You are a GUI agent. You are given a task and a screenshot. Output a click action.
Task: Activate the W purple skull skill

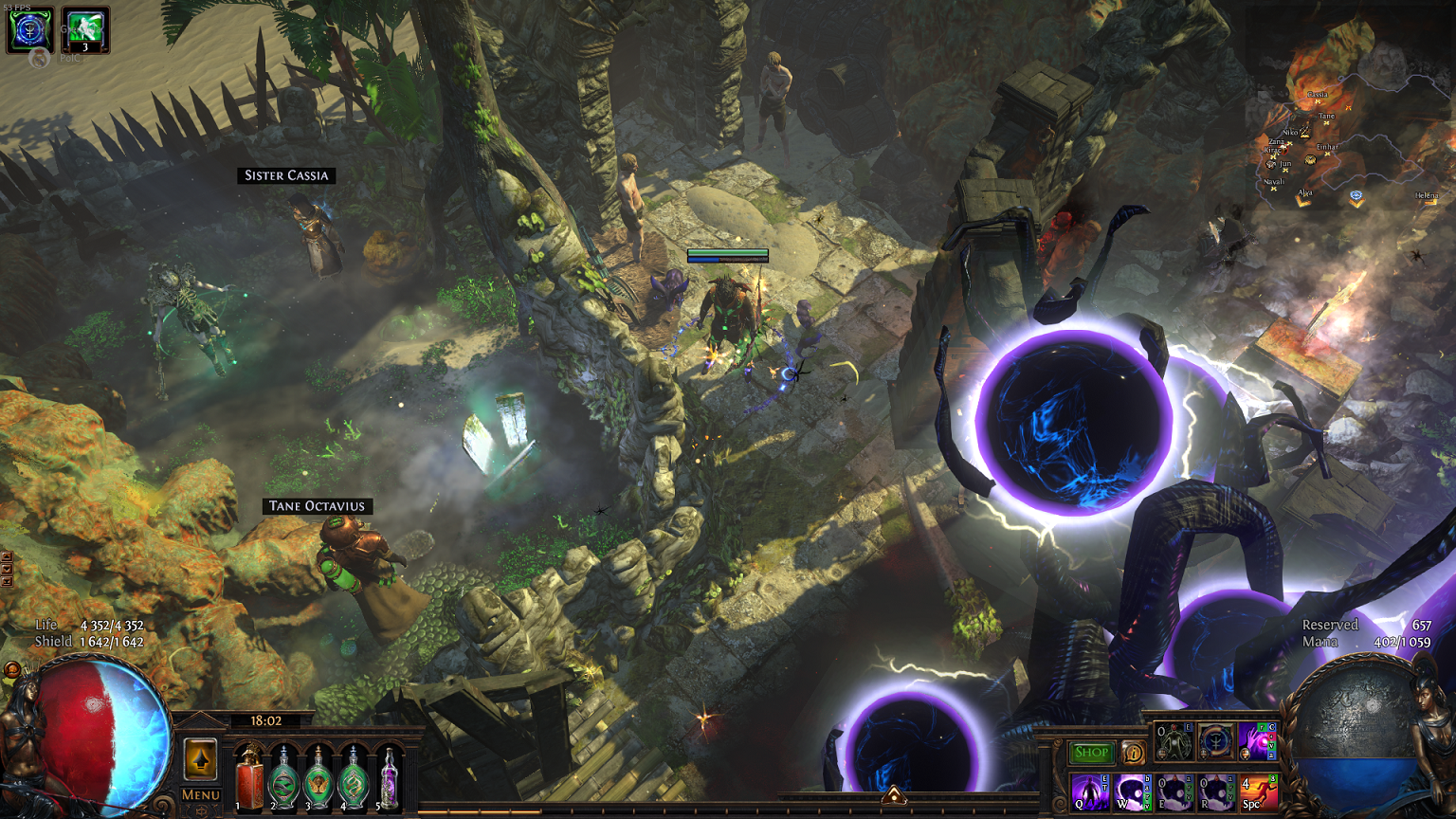tap(1132, 791)
